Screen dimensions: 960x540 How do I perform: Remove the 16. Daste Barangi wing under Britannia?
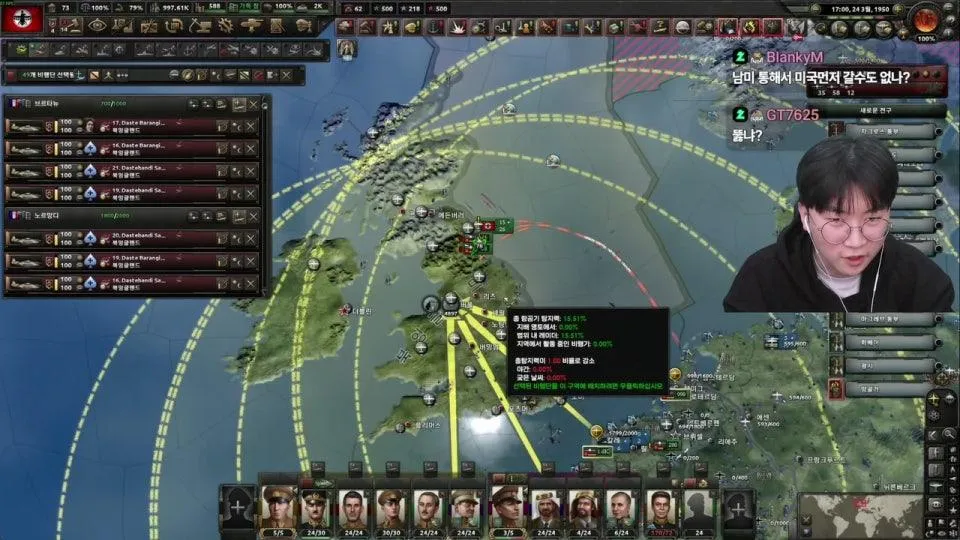[250, 148]
